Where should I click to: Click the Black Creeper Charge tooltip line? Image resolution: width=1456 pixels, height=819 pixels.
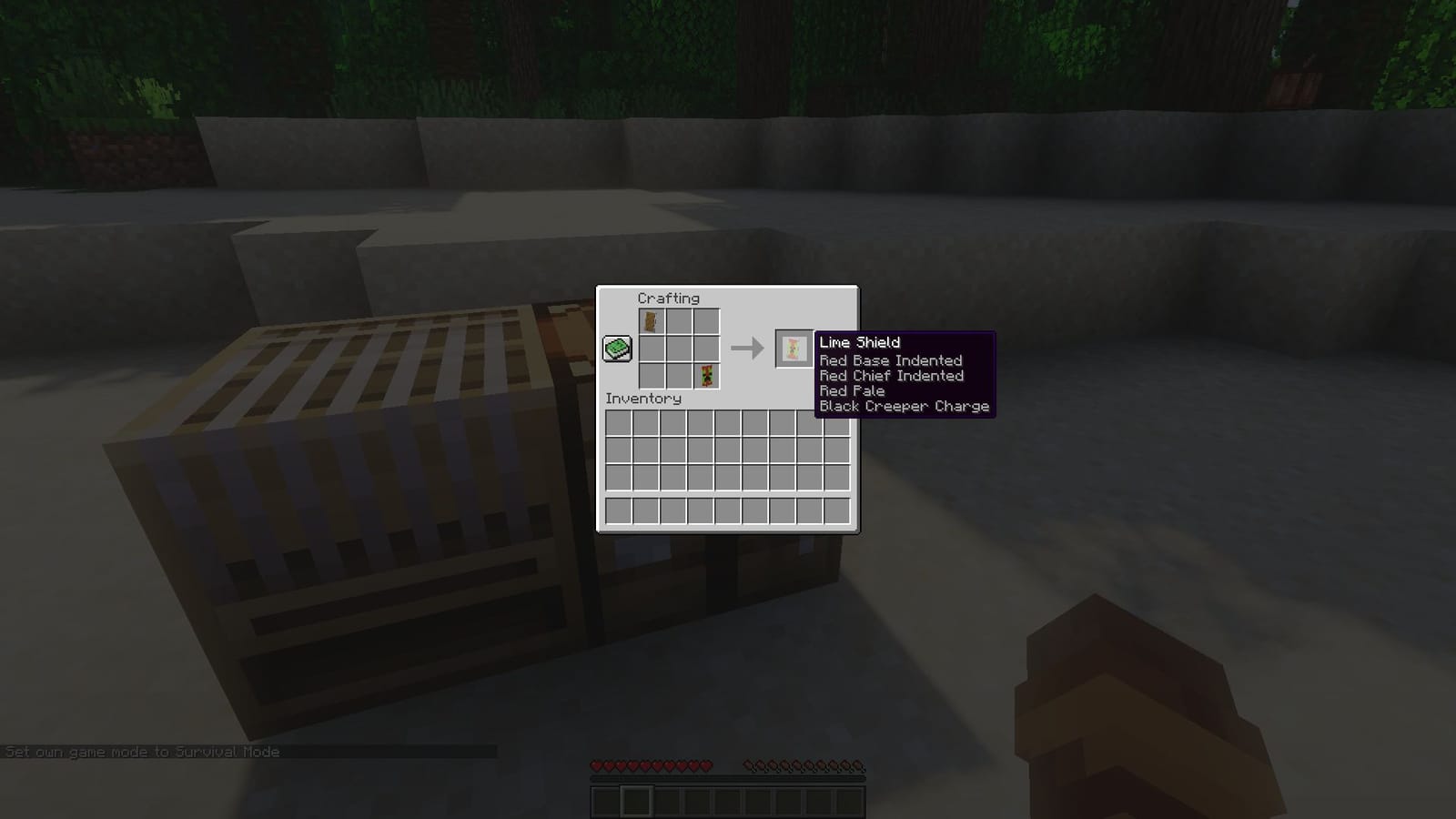click(903, 406)
